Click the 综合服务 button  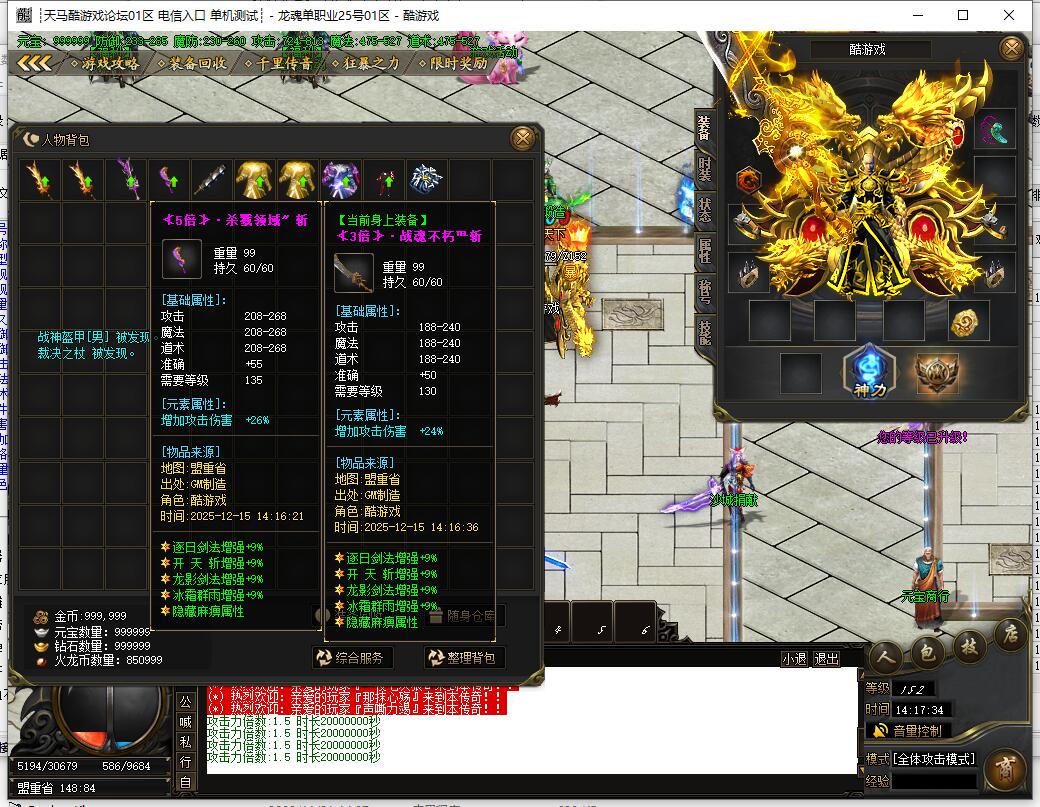(352, 657)
